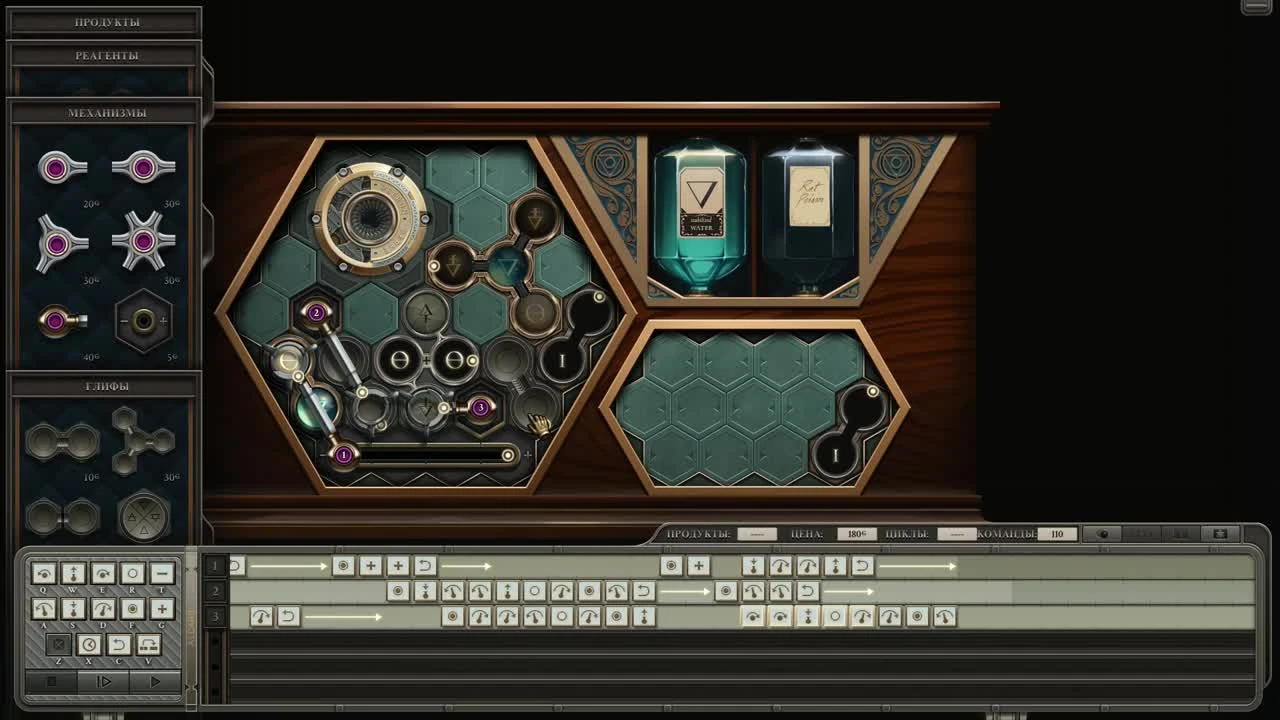1280x720 pixels.
Task: Click the stabilized Water reagent bottle
Action: click(x=700, y=210)
